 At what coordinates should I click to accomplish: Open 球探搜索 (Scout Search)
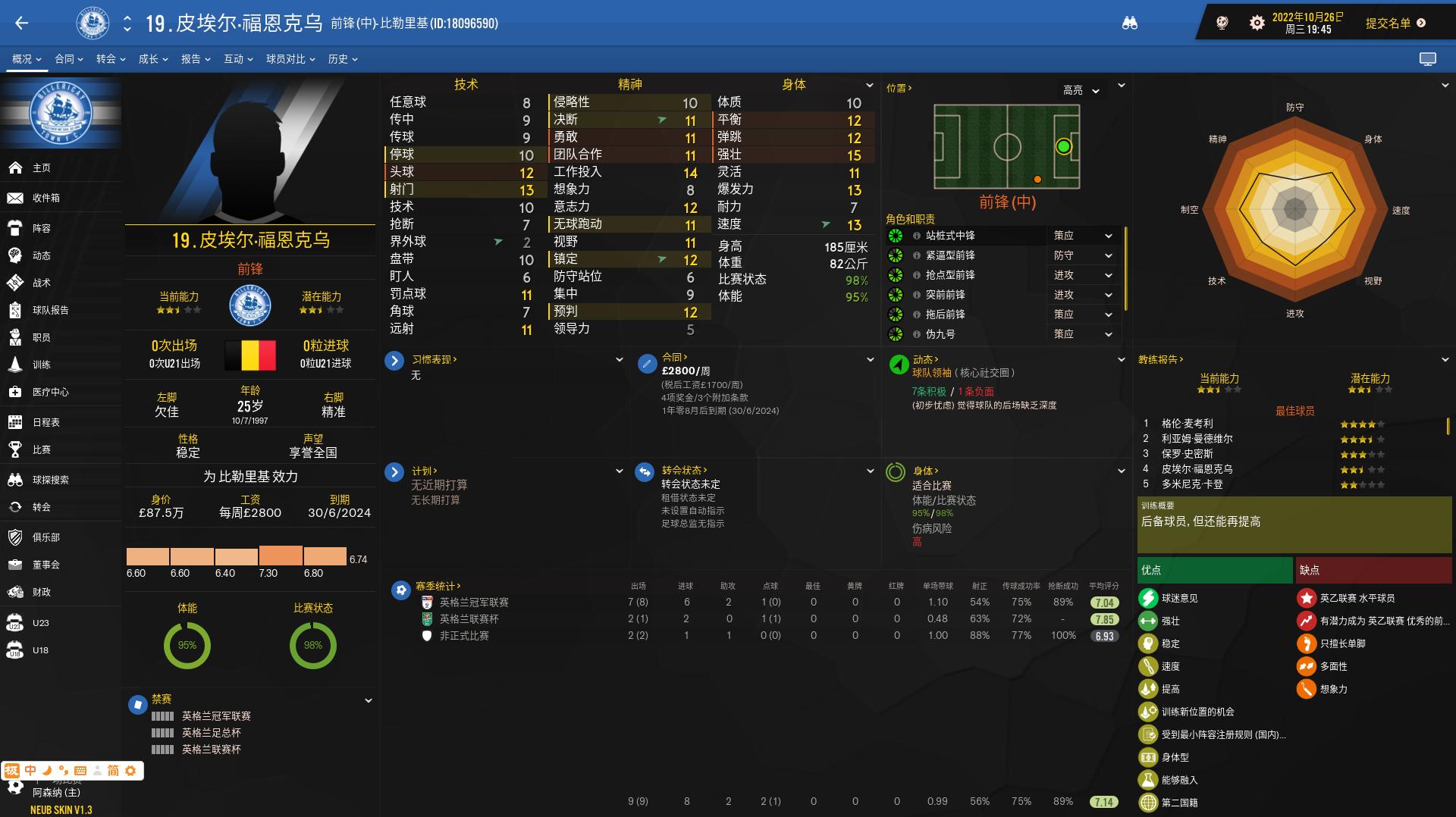click(x=50, y=478)
